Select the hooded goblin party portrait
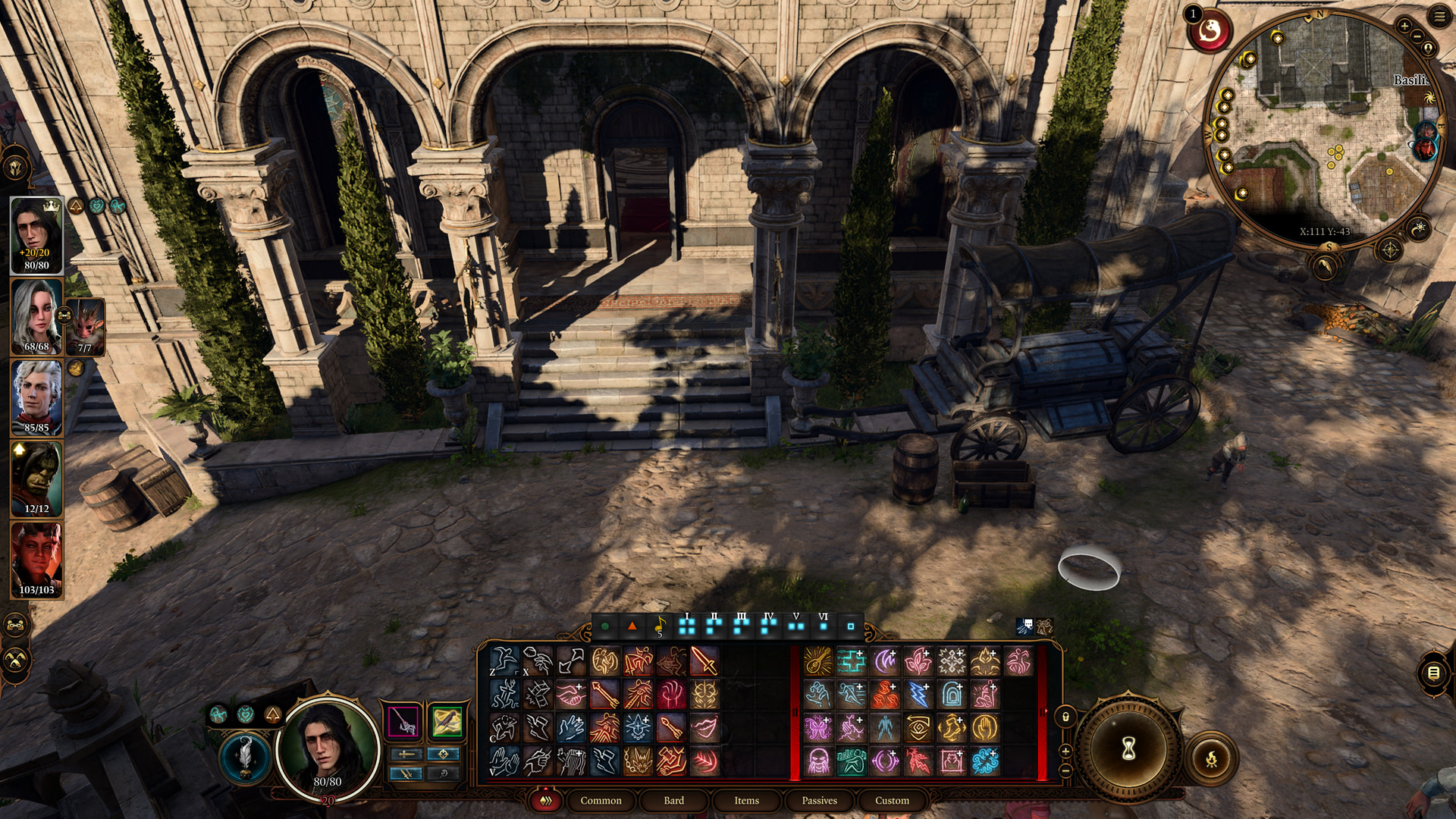The image size is (1456, 819). pyautogui.click(x=36, y=478)
